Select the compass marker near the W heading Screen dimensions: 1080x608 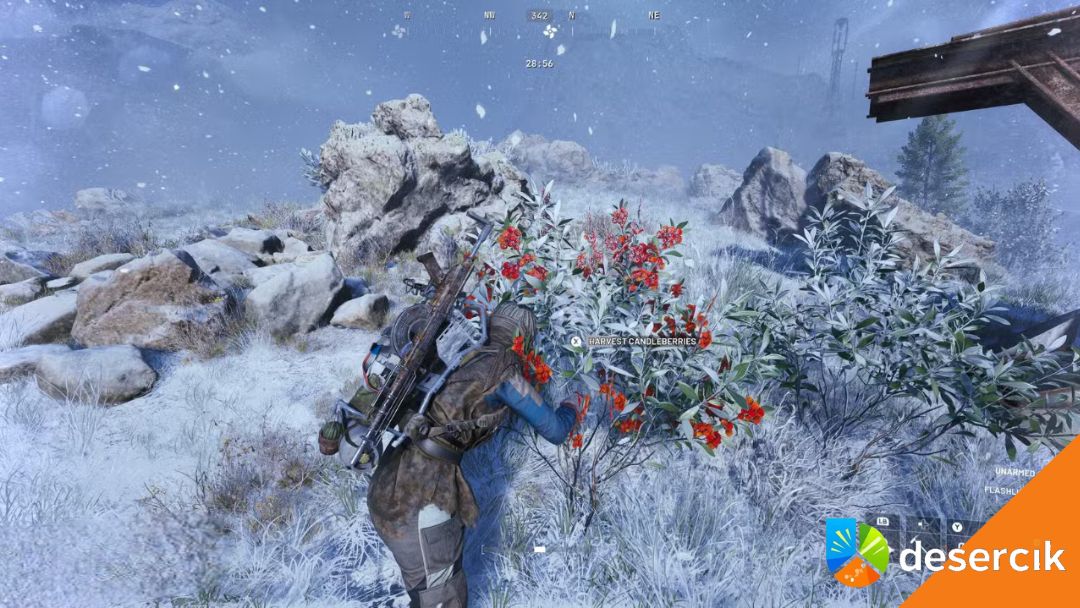(x=399, y=31)
